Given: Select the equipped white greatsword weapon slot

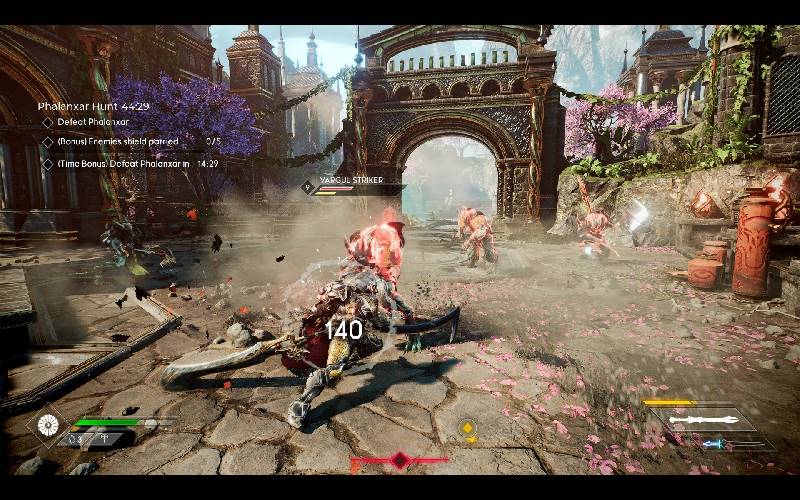Looking at the screenshot, I should [x=703, y=420].
